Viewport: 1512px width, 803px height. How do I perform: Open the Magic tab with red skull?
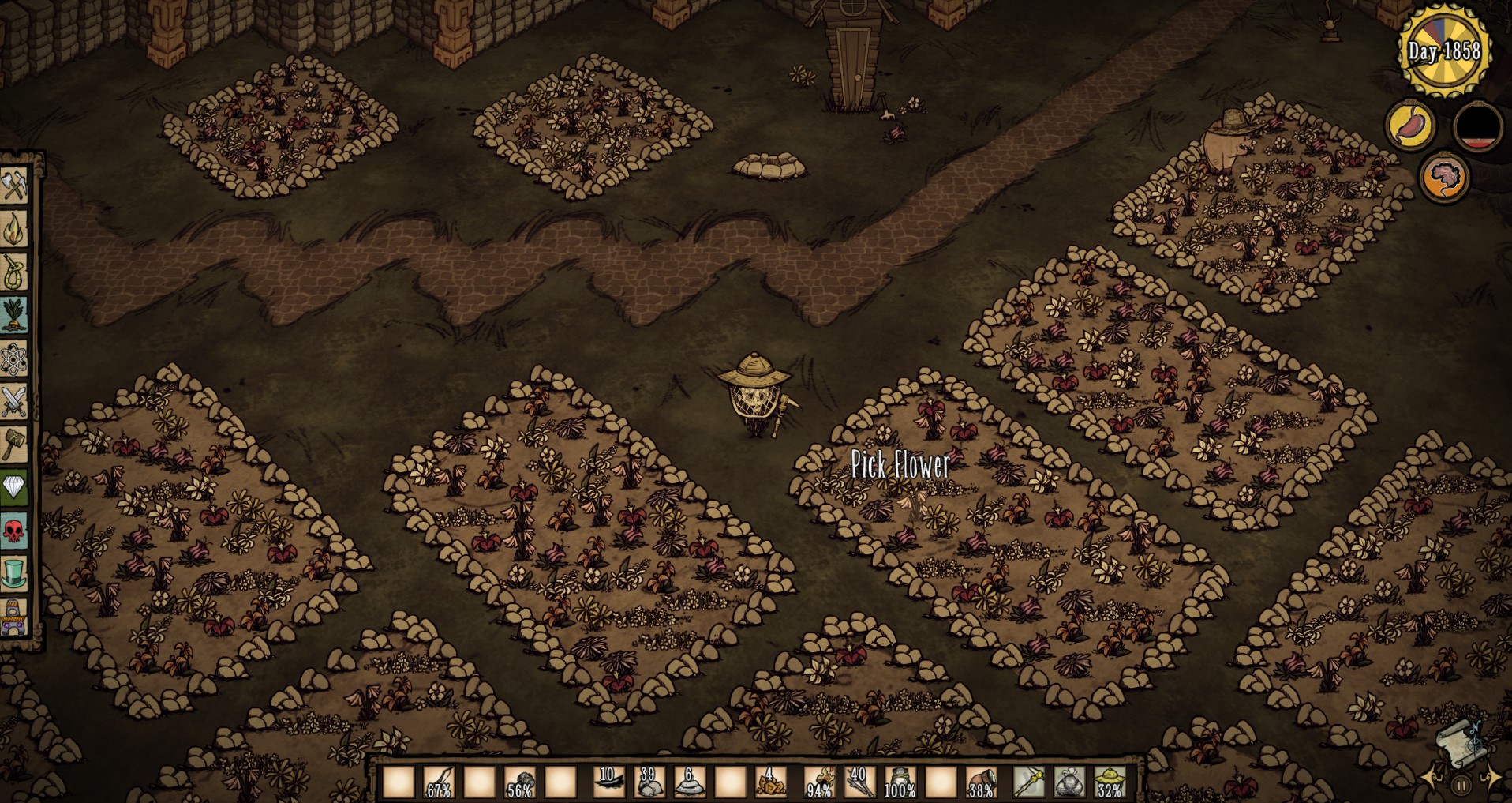pyautogui.click(x=14, y=531)
